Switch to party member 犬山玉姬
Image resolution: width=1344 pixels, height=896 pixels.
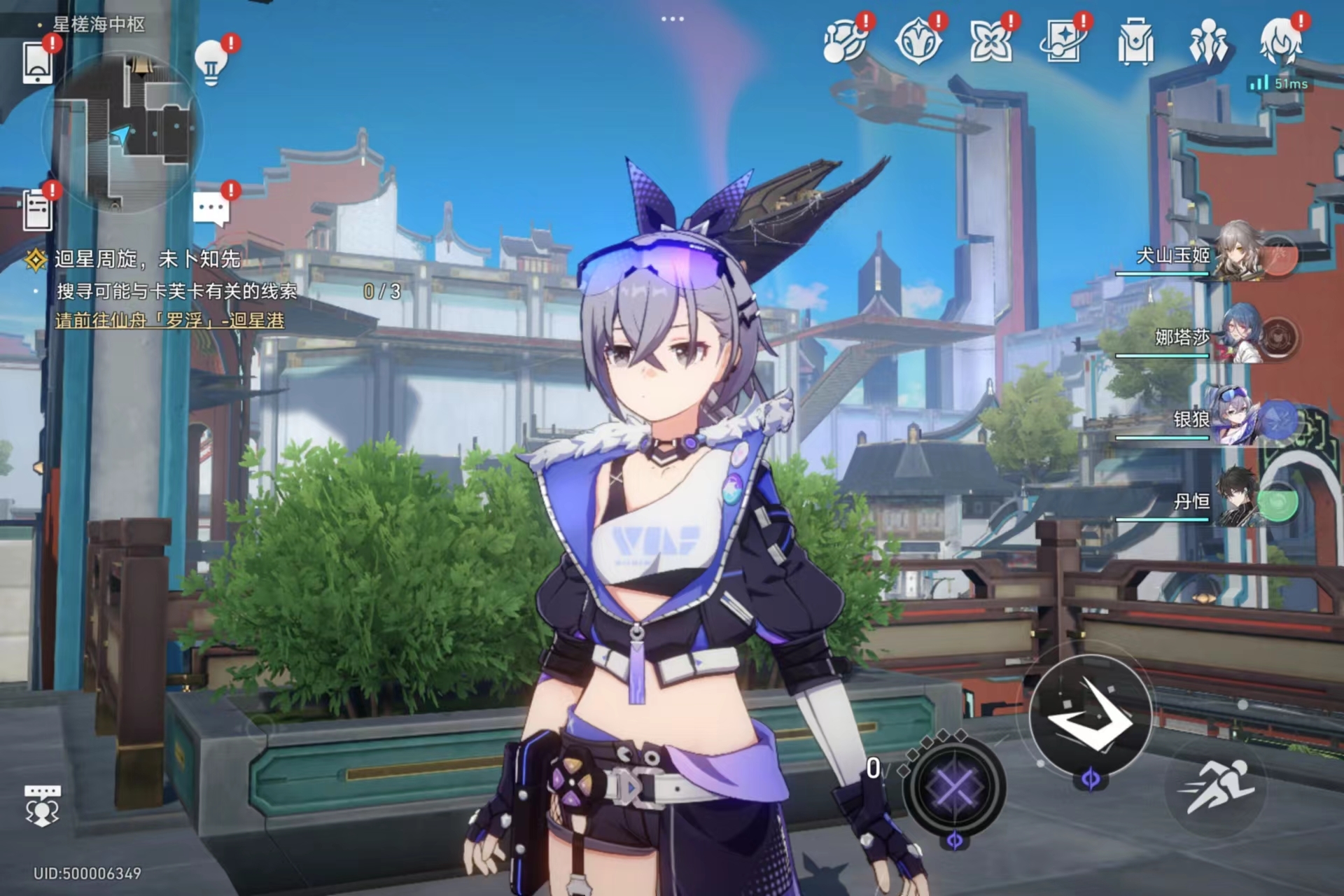tap(1239, 253)
